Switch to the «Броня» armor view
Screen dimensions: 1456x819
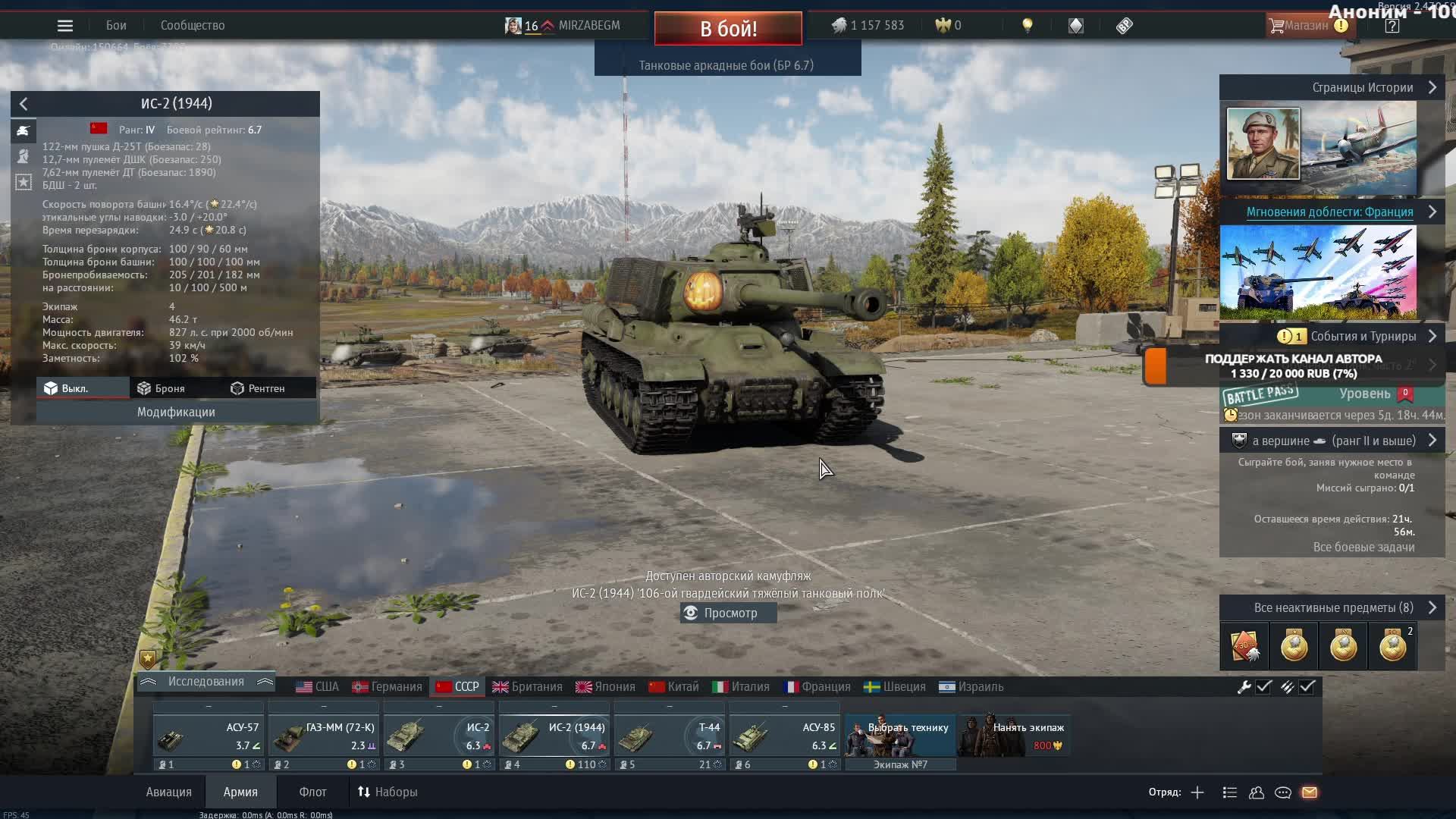[x=162, y=388]
